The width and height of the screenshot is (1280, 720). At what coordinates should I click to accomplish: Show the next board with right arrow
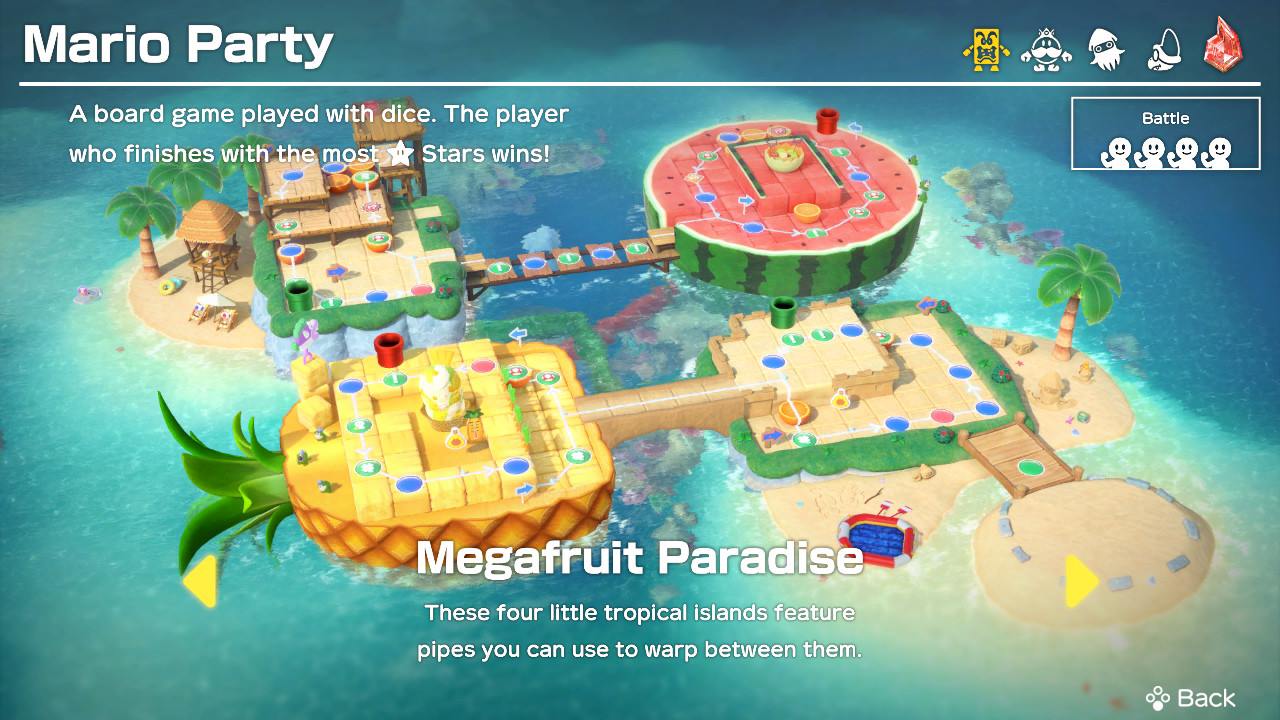pyautogui.click(x=1080, y=580)
